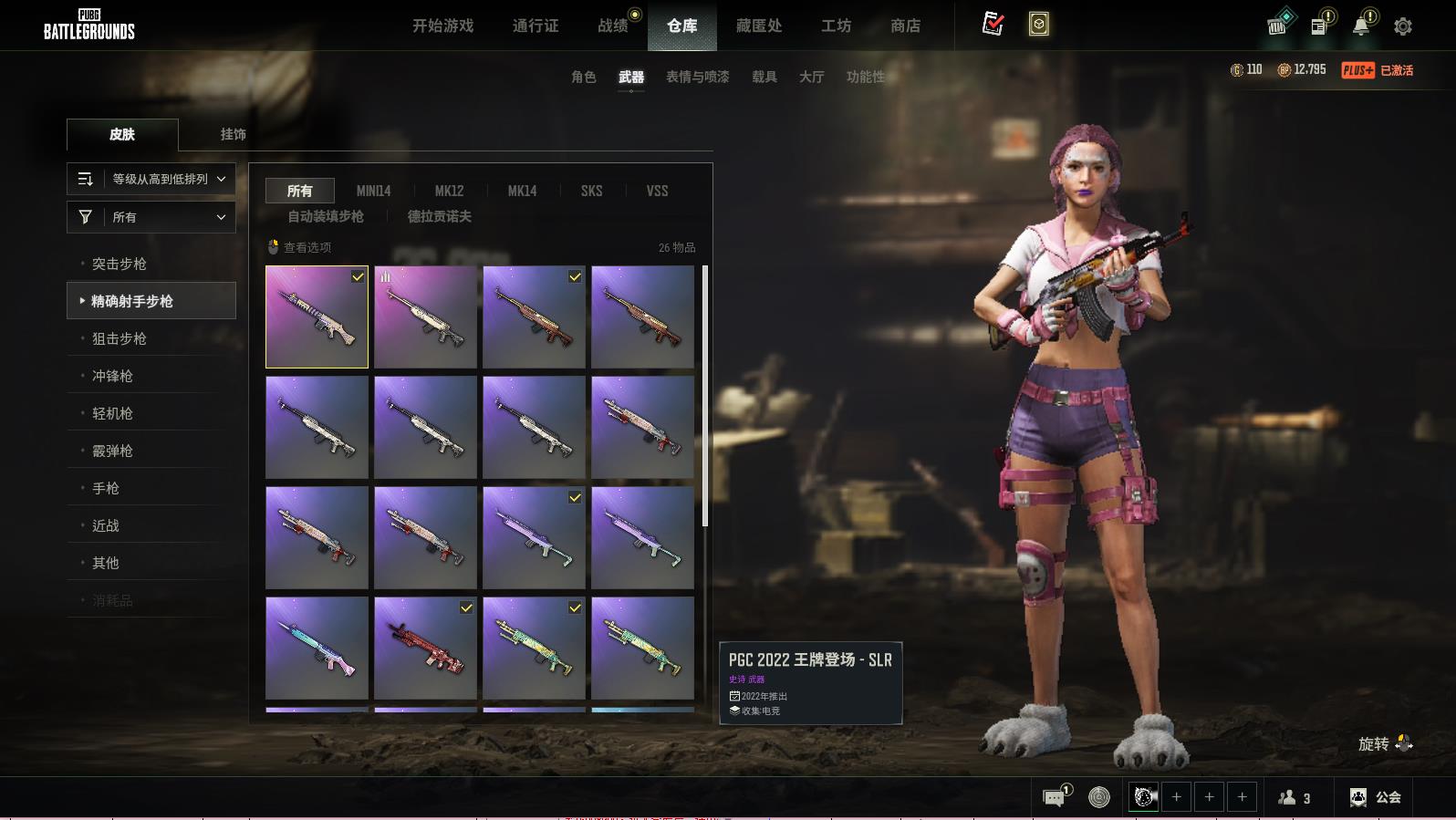Open the settings gear icon
Image resolution: width=1456 pixels, height=820 pixels.
tap(1403, 26)
